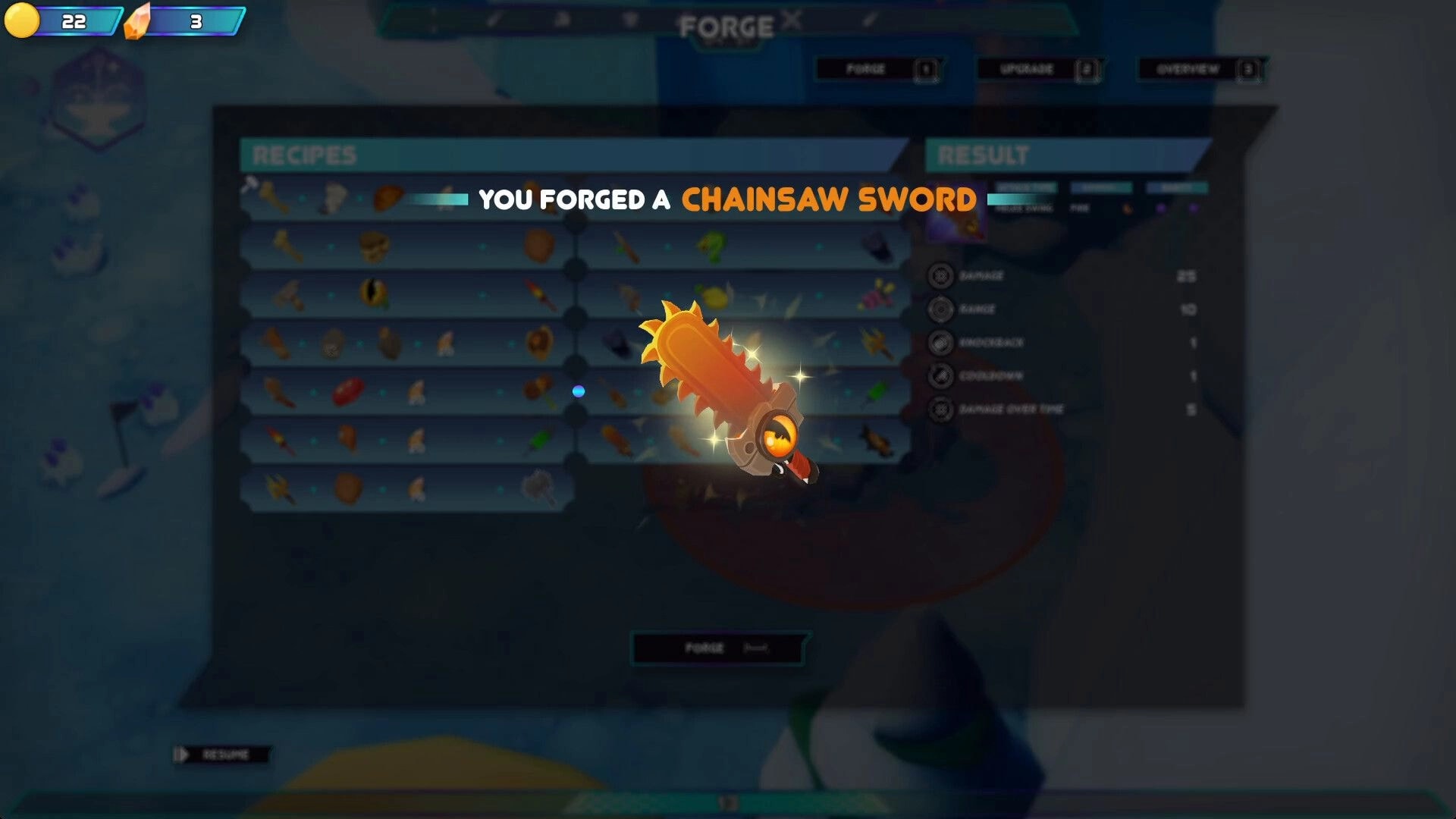Click the Damage Over Time progress bar

coord(1062,409)
